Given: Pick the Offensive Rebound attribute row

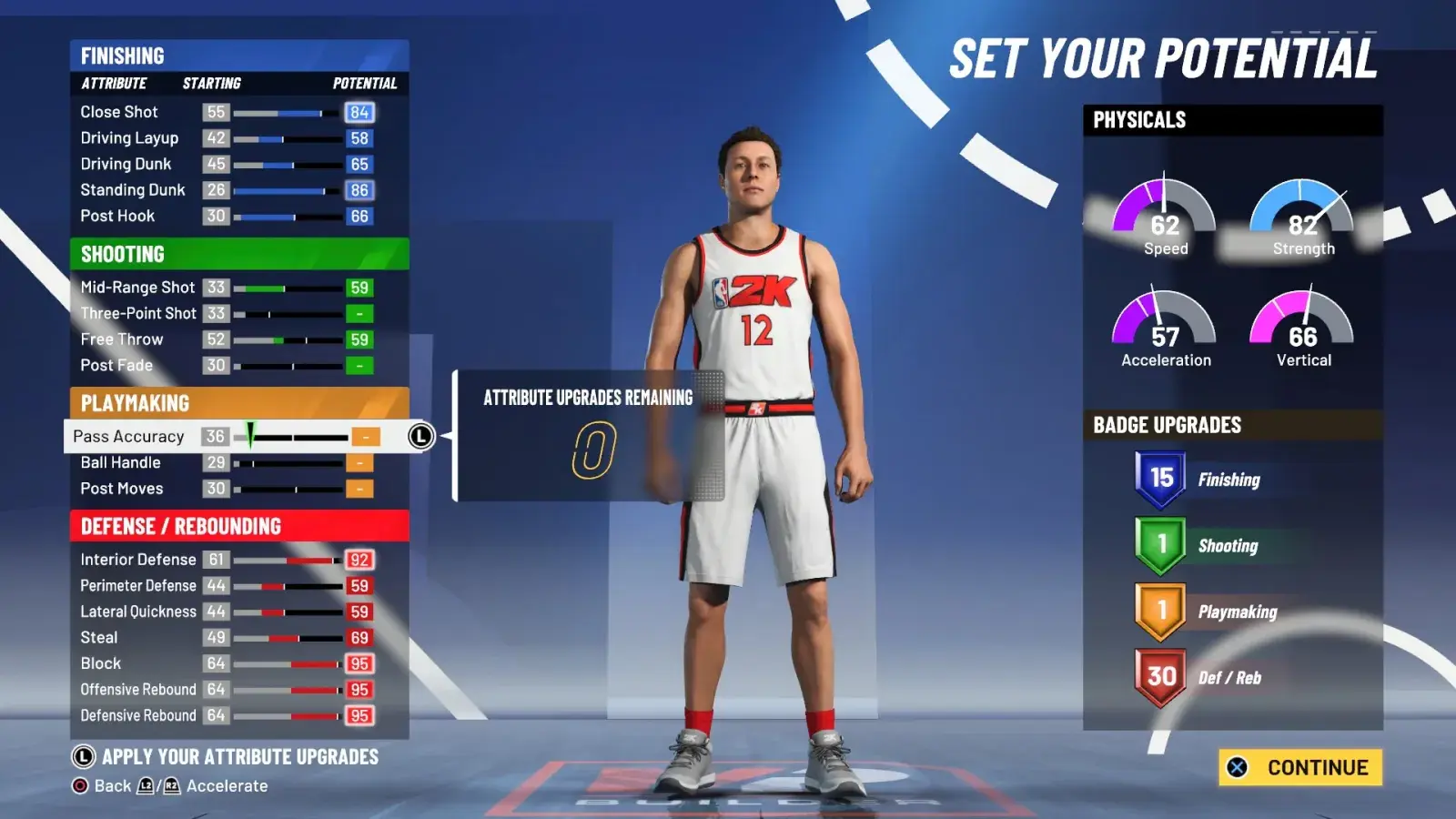Looking at the screenshot, I should pos(227,690).
